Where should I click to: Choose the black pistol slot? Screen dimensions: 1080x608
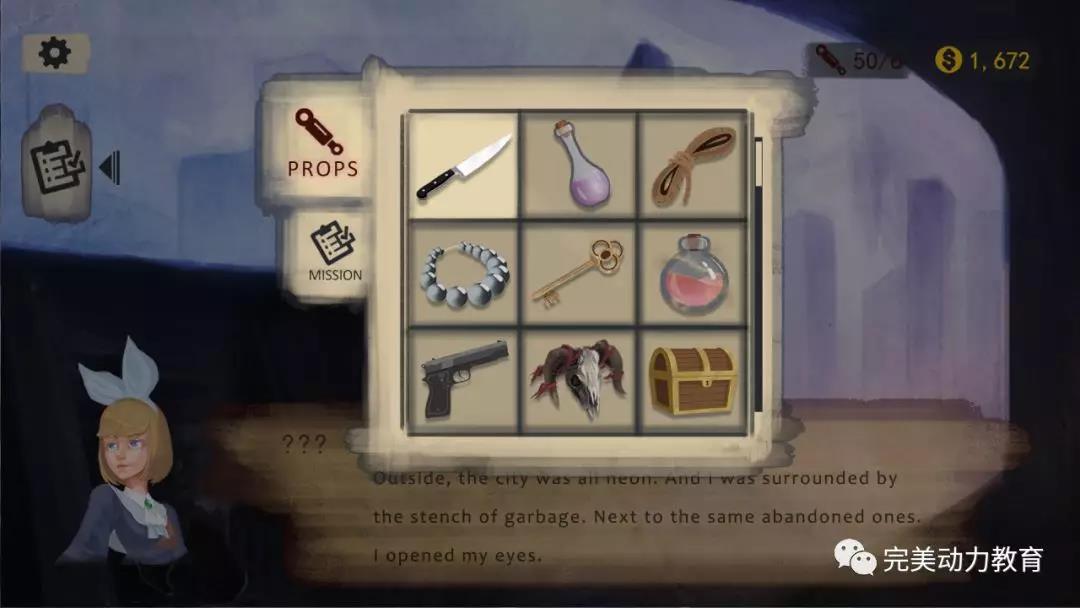pos(464,380)
